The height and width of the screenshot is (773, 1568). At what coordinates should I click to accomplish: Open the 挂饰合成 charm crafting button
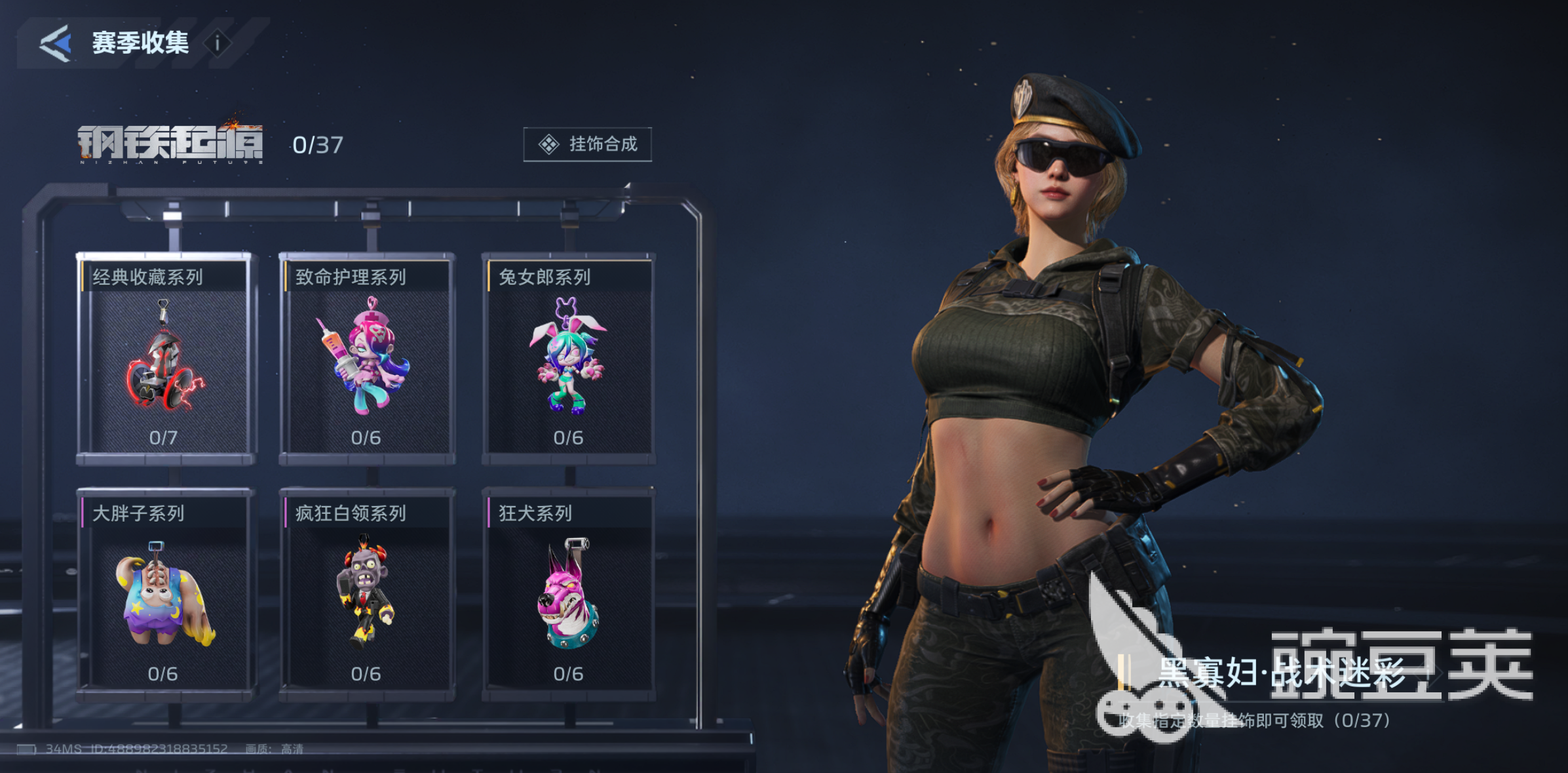(587, 144)
